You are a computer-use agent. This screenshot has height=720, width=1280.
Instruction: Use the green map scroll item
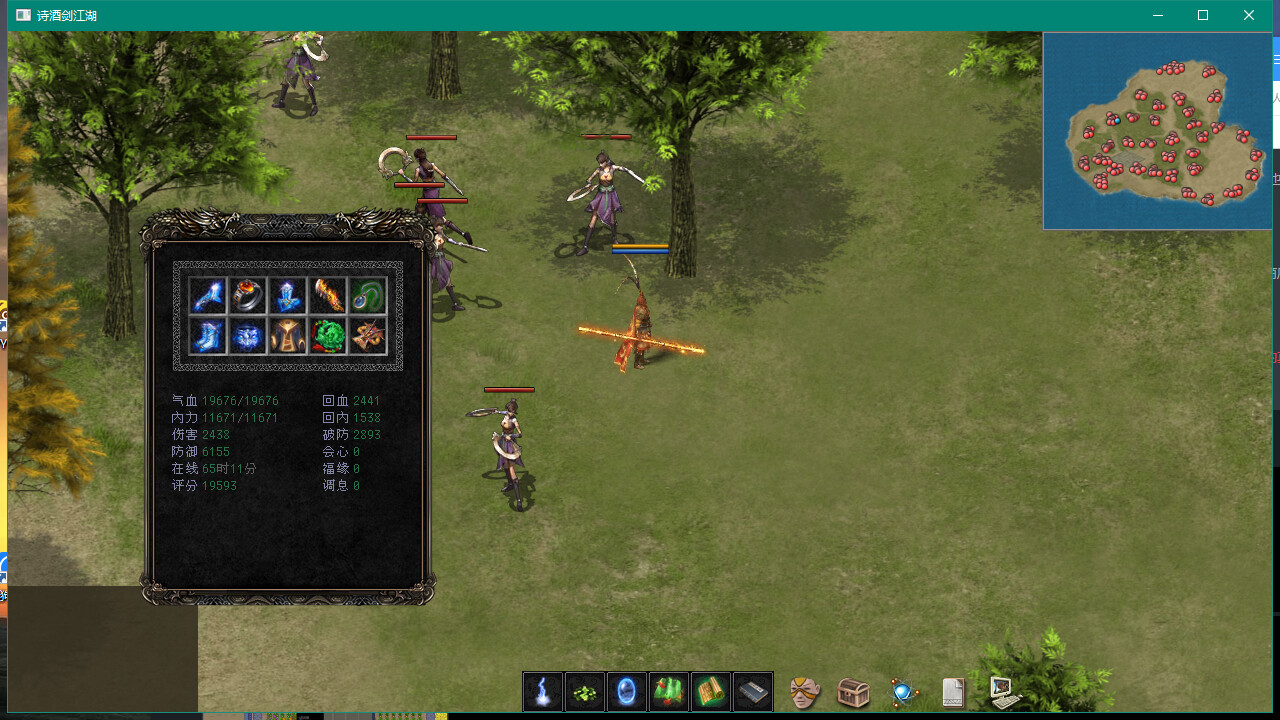[669, 691]
